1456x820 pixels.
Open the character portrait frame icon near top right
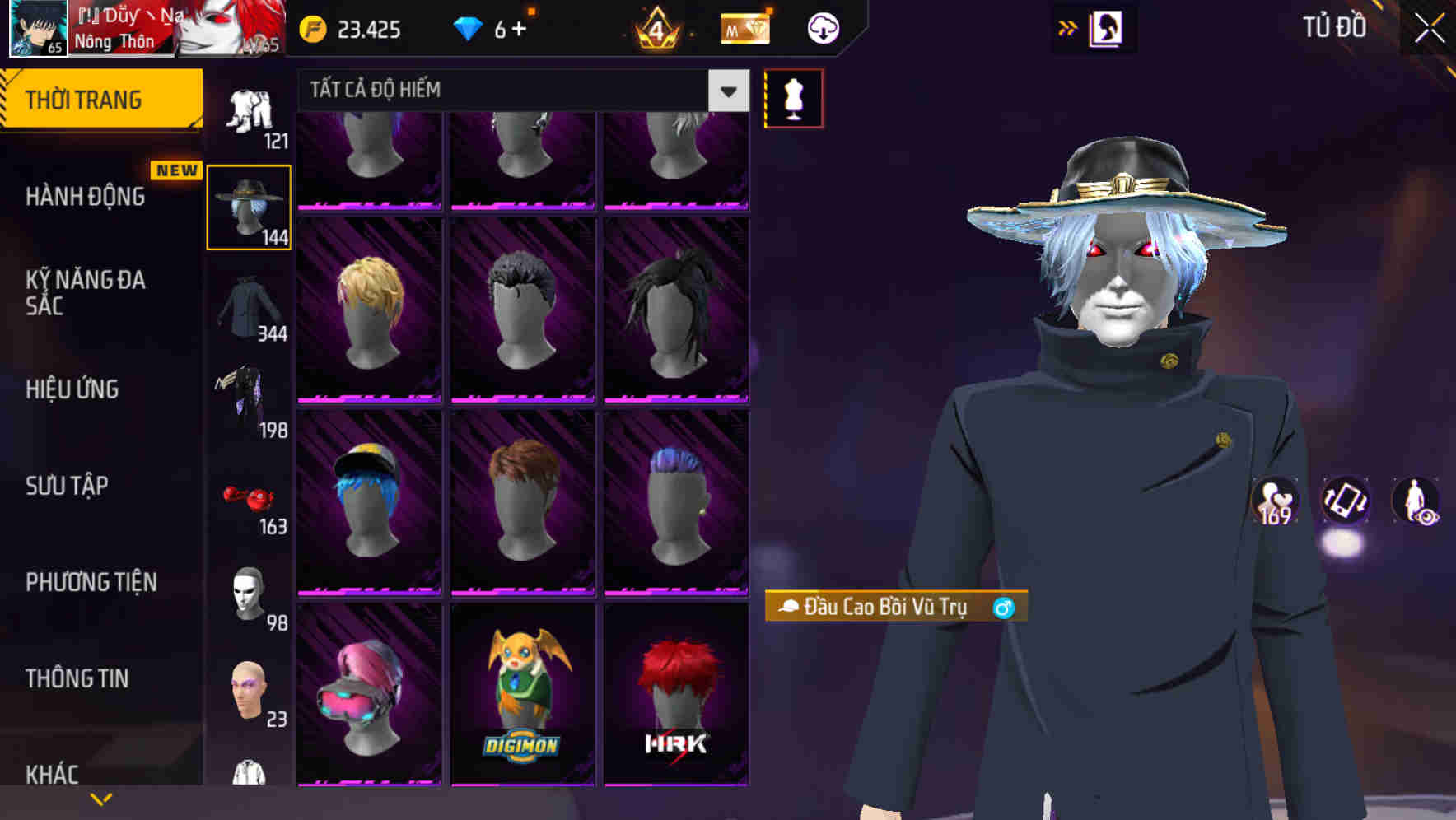[x=1108, y=27]
